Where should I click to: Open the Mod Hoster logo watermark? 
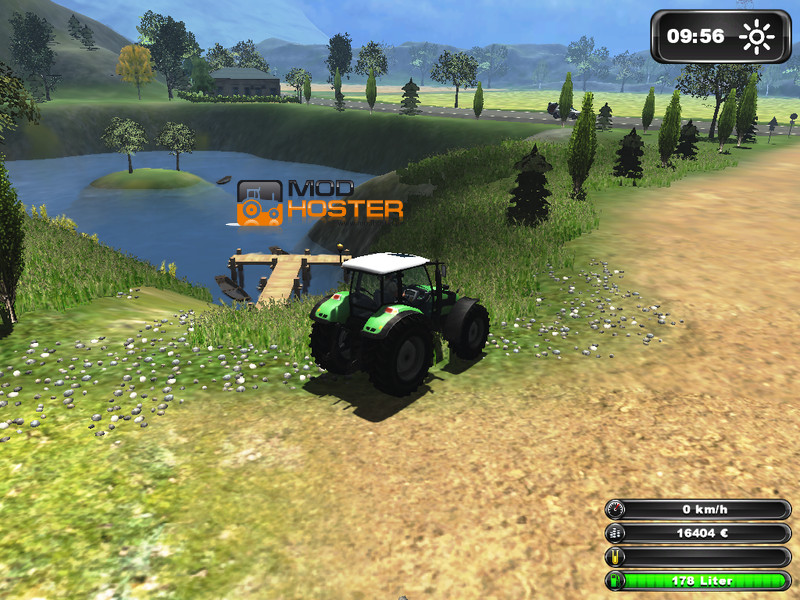[320, 201]
